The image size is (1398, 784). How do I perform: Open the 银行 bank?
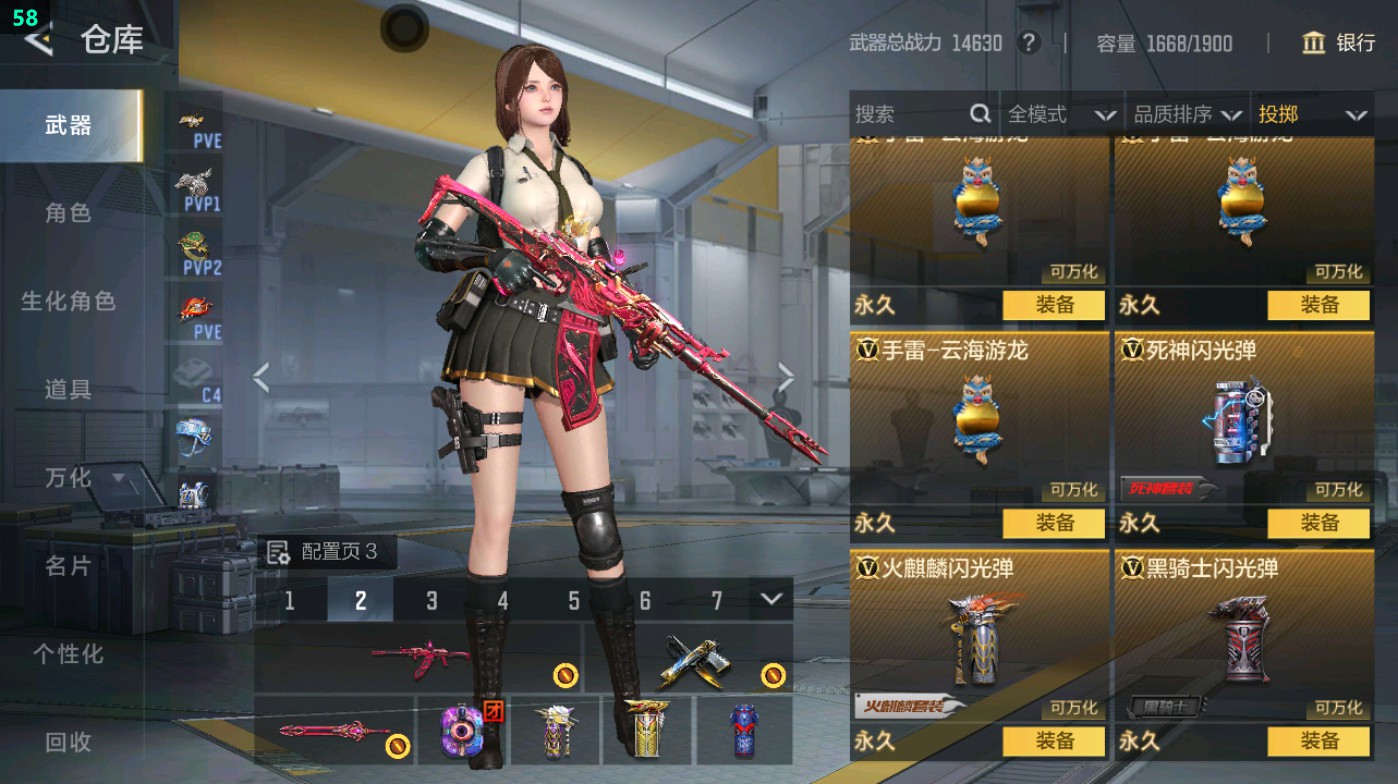point(1339,43)
